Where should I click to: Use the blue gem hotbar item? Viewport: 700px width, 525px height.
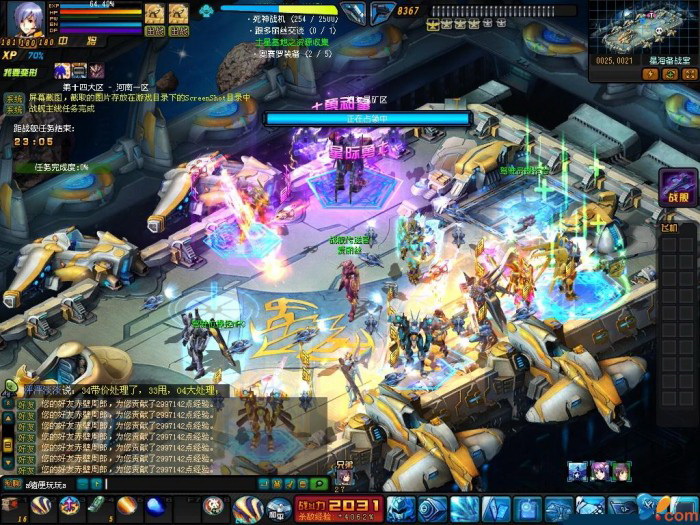(152, 506)
